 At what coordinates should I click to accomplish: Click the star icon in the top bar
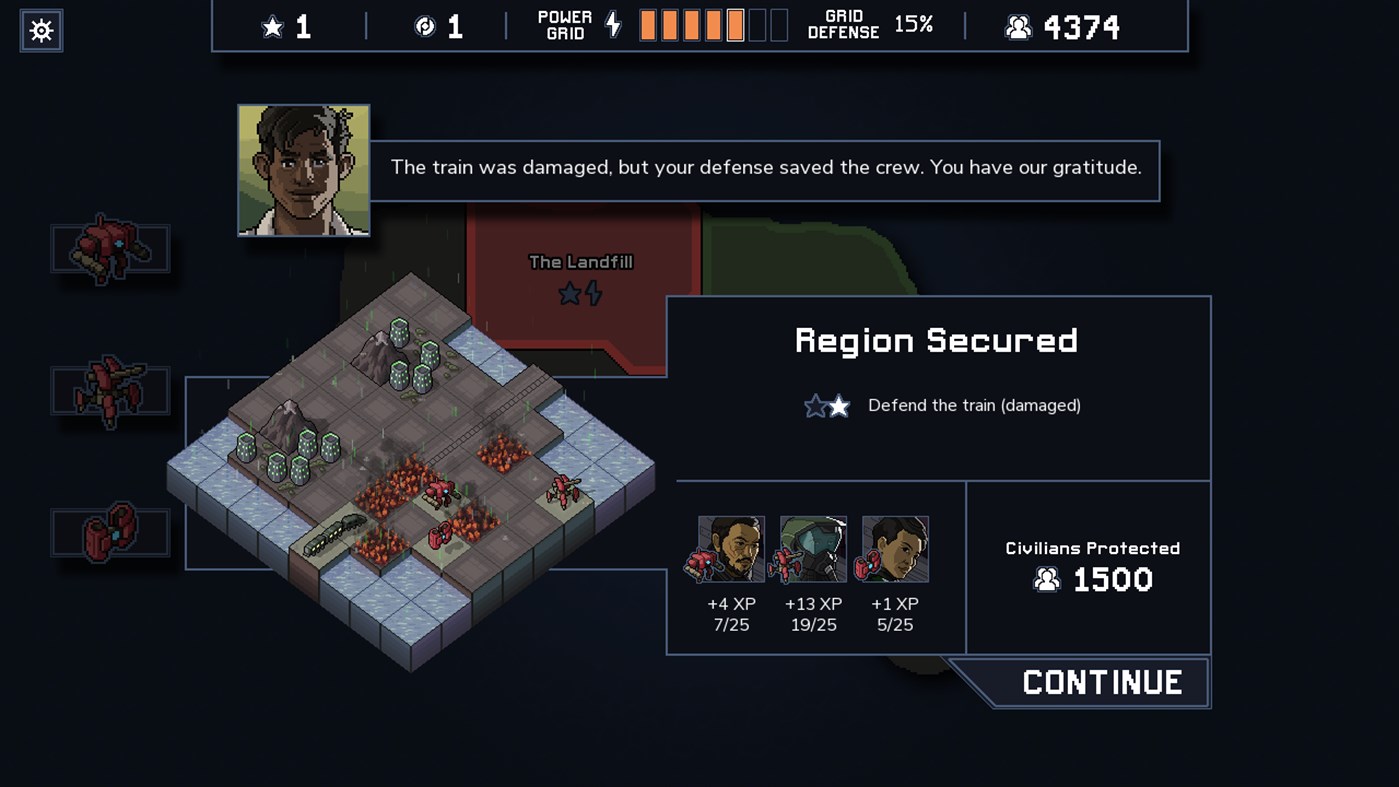[273, 27]
